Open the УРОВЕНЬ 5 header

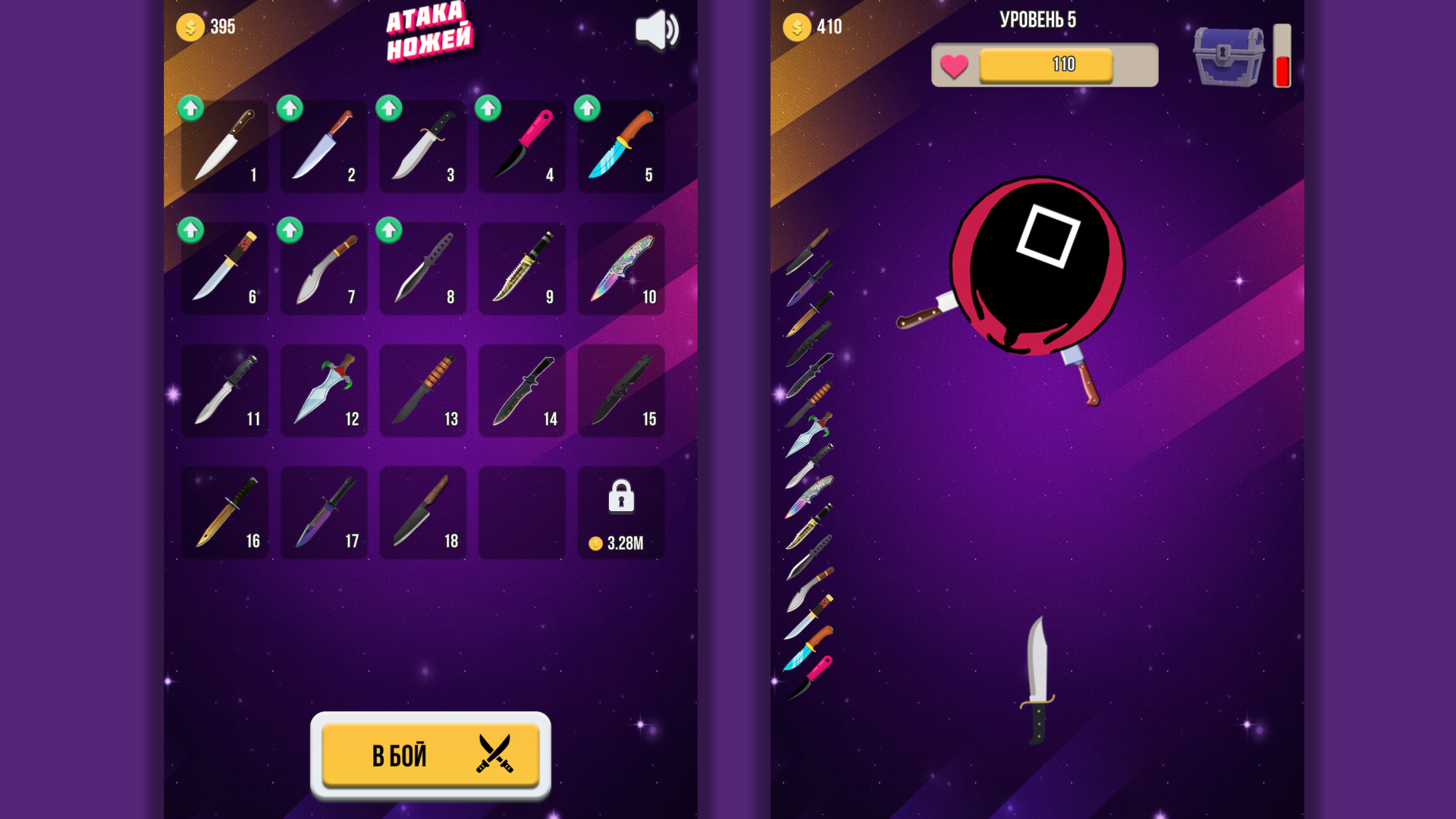coord(1044,20)
